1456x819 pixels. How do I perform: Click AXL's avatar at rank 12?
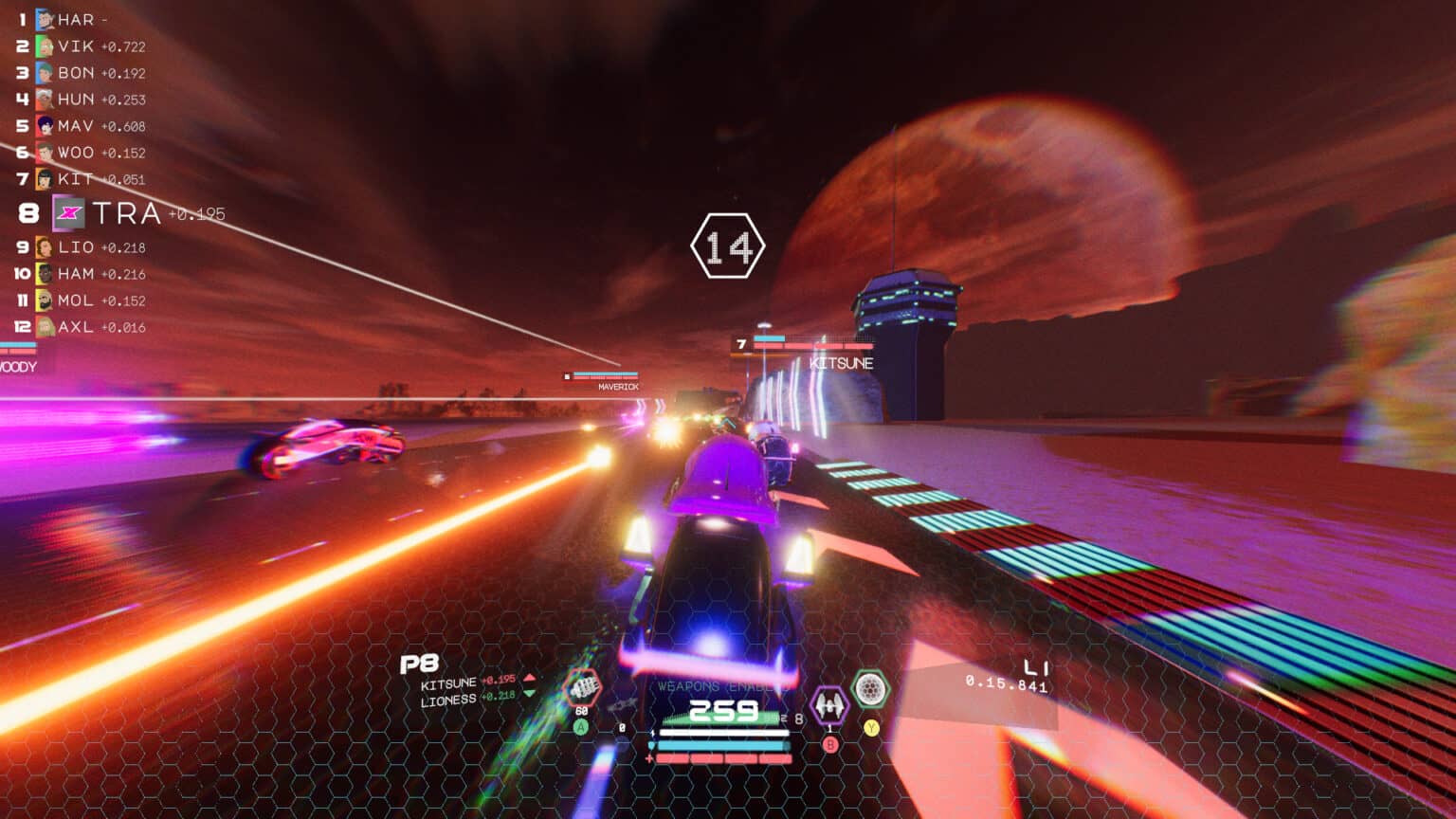43,328
